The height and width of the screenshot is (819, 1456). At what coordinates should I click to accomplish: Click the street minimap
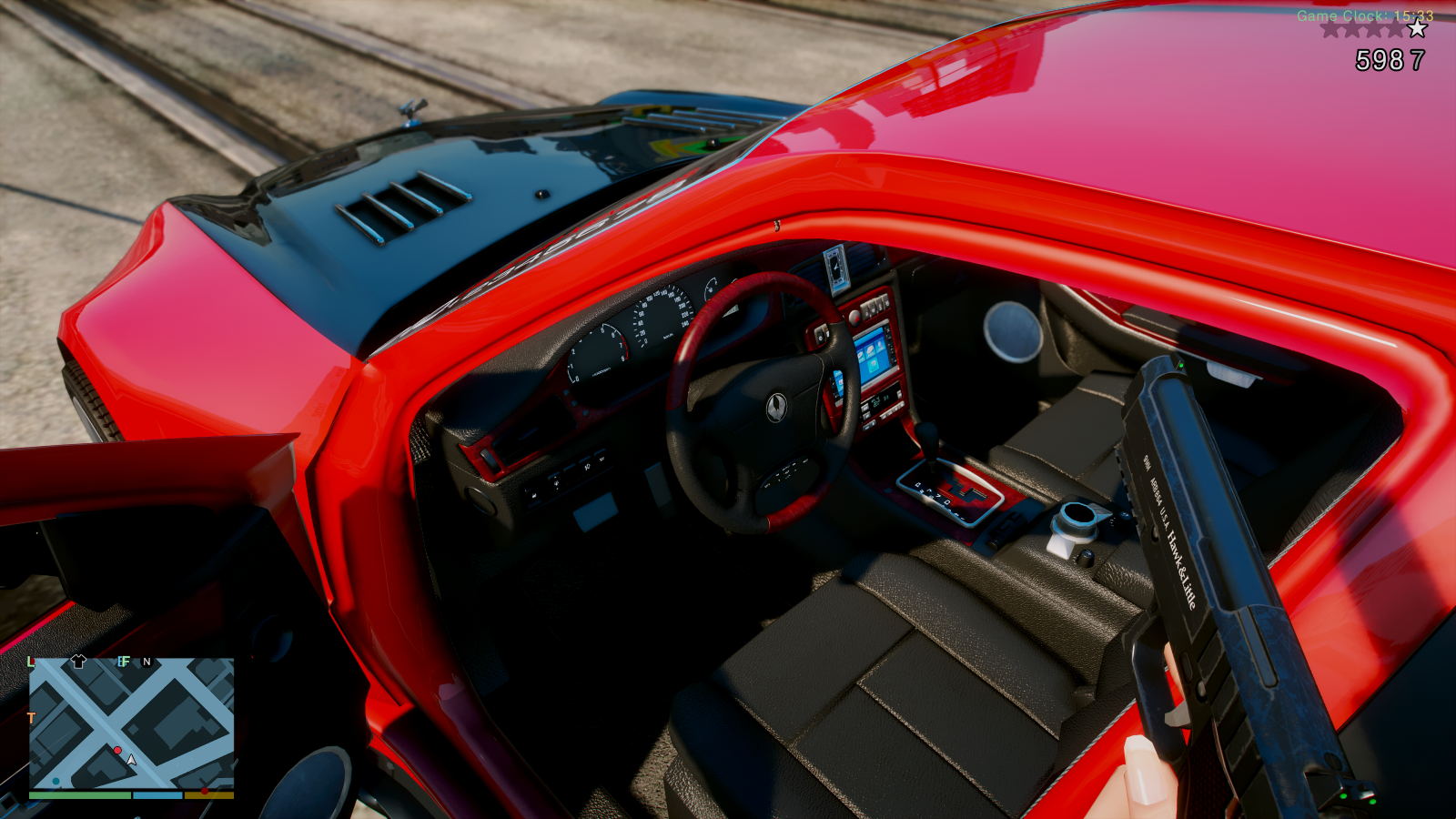(132, 723)
